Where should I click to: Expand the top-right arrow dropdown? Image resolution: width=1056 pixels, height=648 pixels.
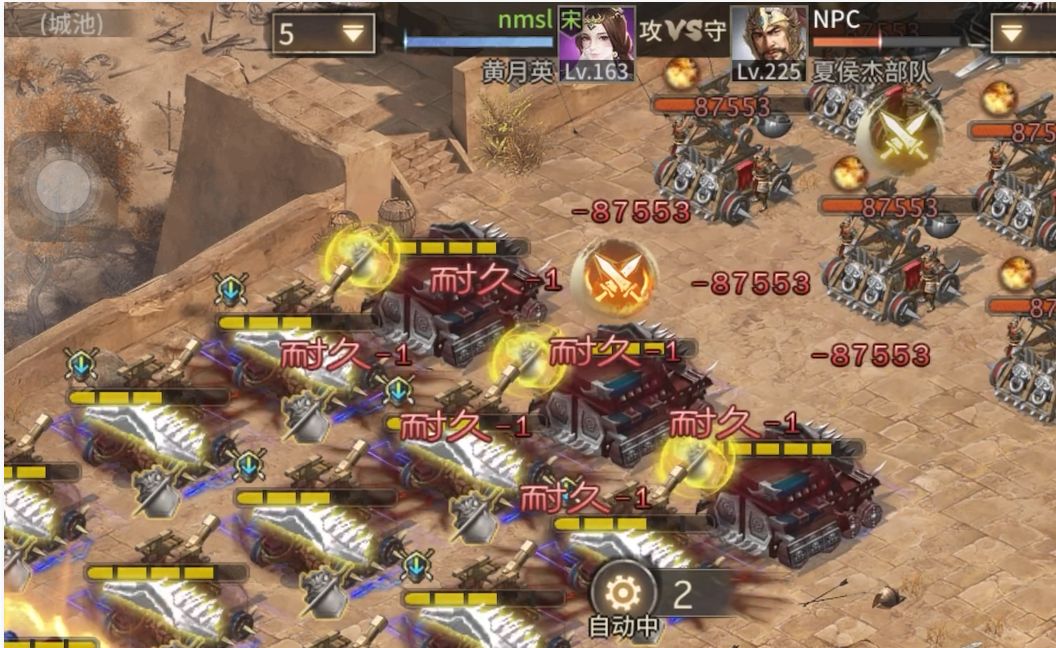coord(1022,33)
